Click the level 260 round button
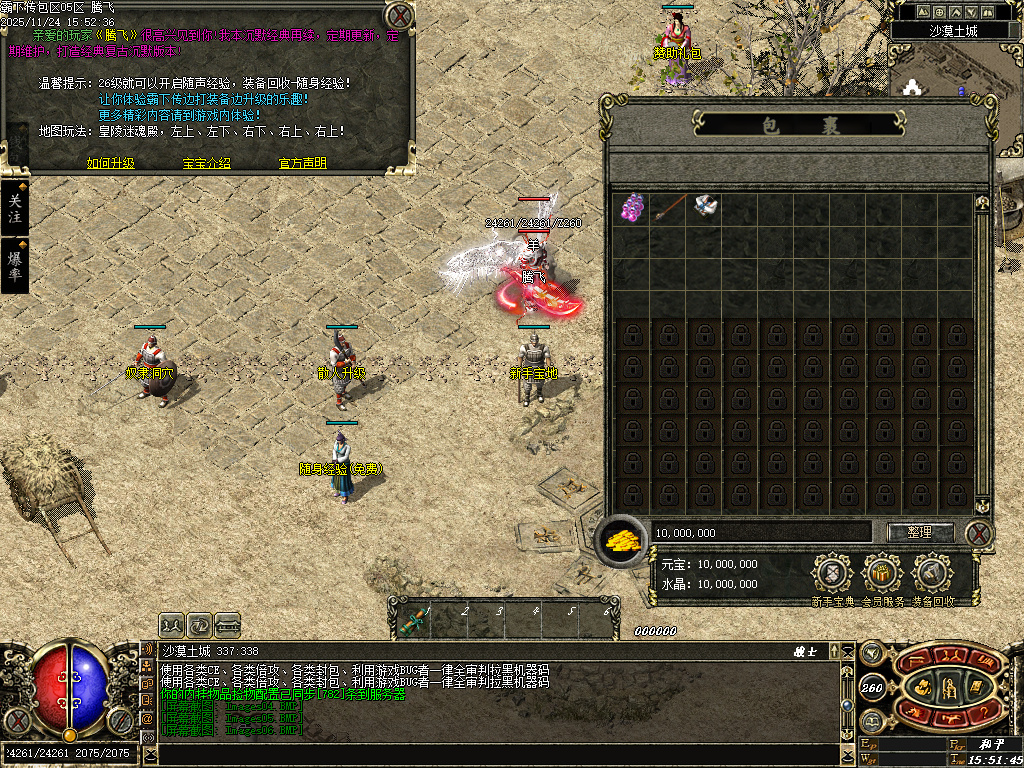The width and height of the screenshot is (1024, 768). tap(871, 687)
